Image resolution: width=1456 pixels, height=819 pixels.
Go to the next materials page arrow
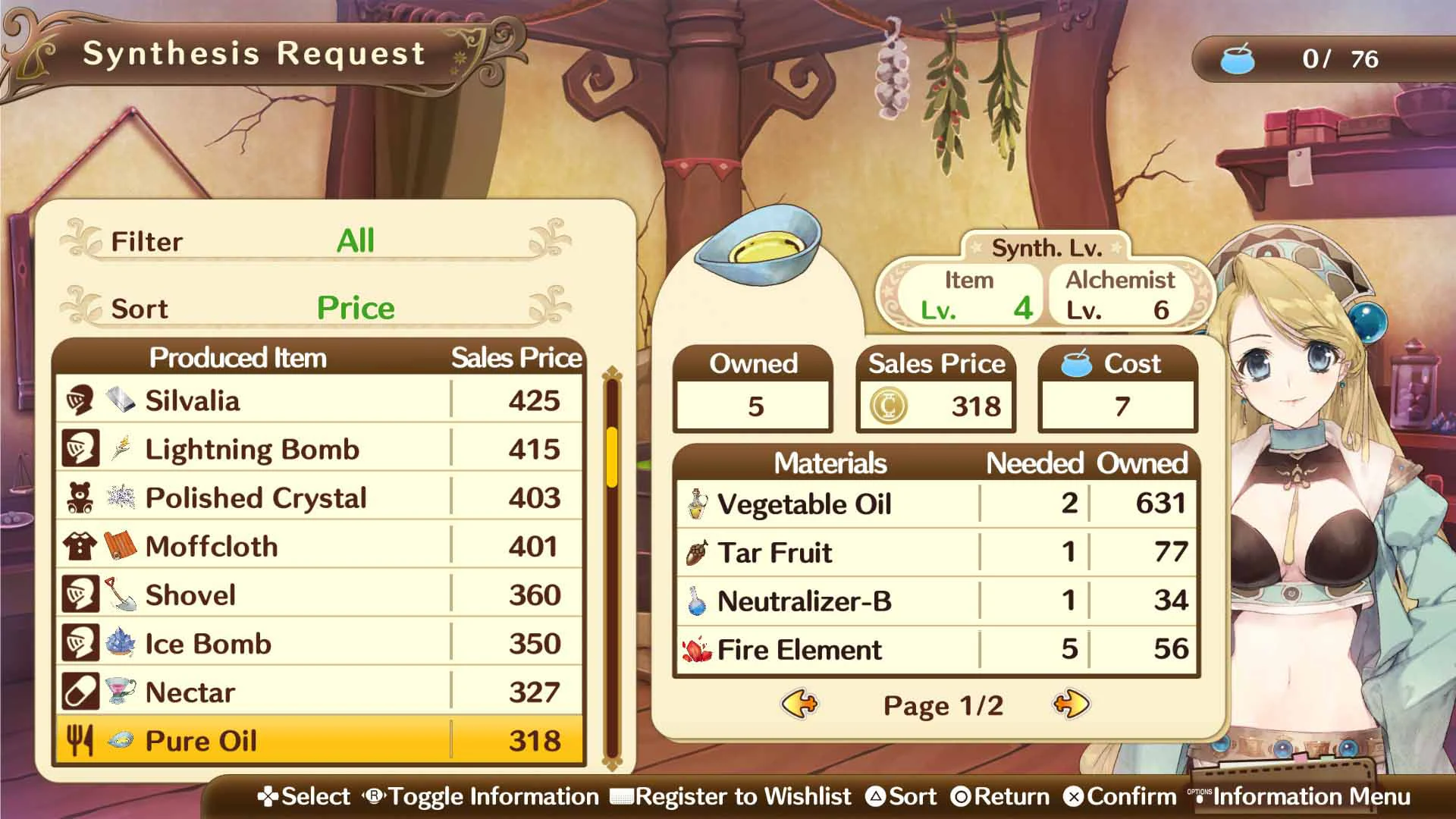coord(1071,704)
